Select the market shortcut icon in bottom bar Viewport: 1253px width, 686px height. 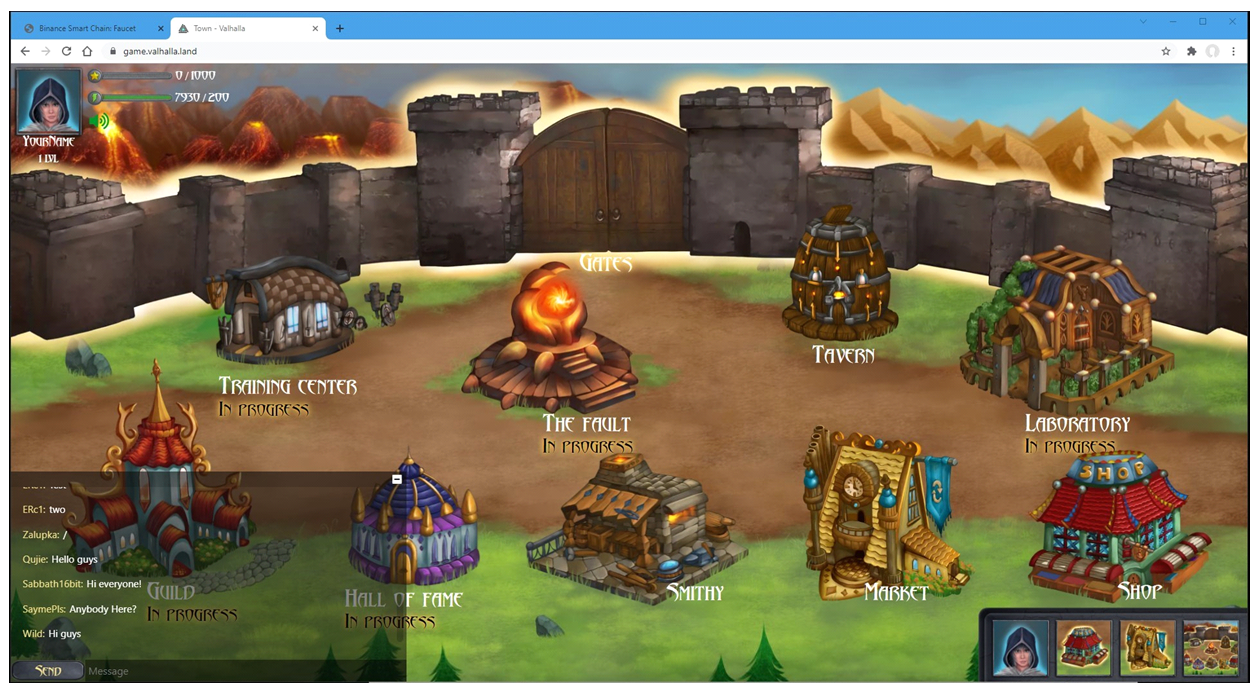[x=1147, y=648]
